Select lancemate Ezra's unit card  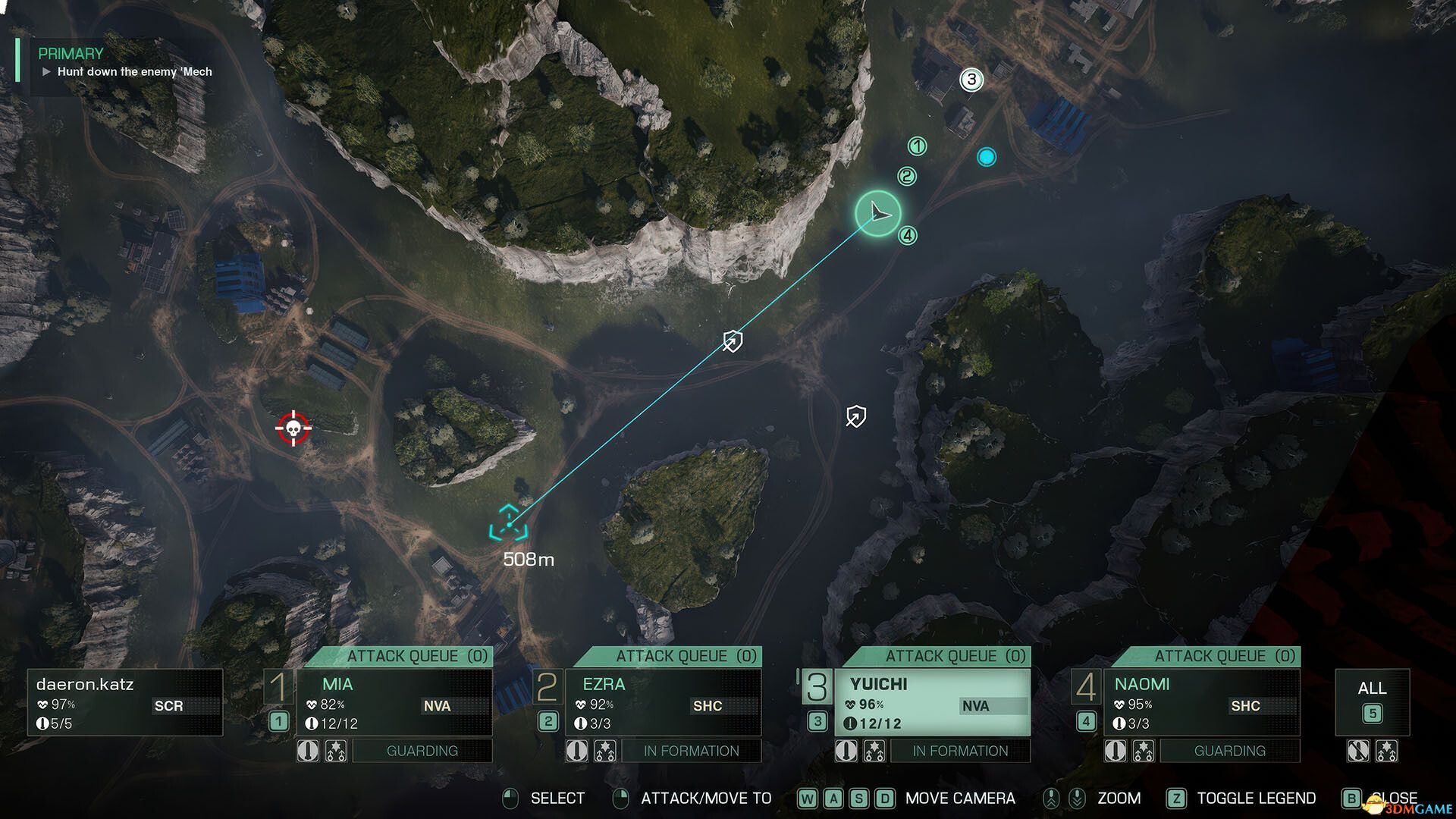coord(664,702)
